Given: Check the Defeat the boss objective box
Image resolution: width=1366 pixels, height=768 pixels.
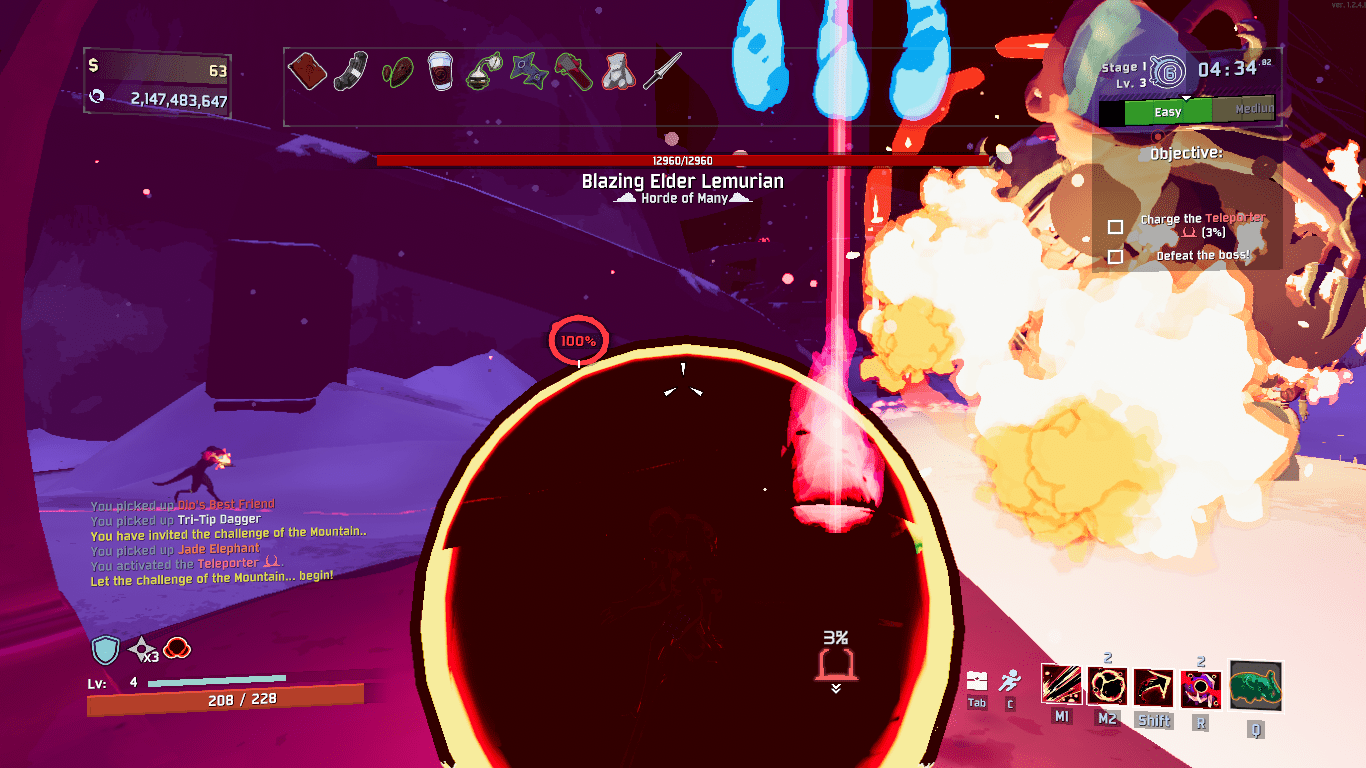Looking at the screenshot, I should pyautogui.click(x=1115, y=258).
